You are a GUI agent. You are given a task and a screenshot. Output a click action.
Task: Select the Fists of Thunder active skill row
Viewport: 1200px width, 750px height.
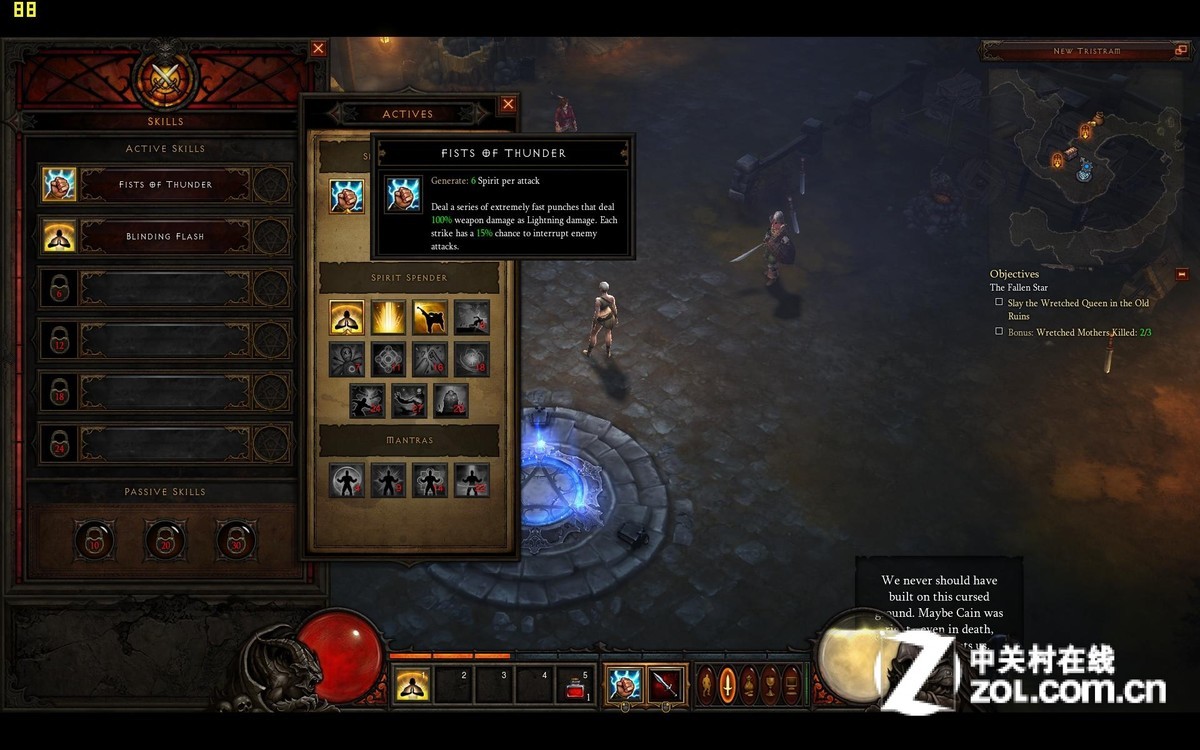point(165,184)
